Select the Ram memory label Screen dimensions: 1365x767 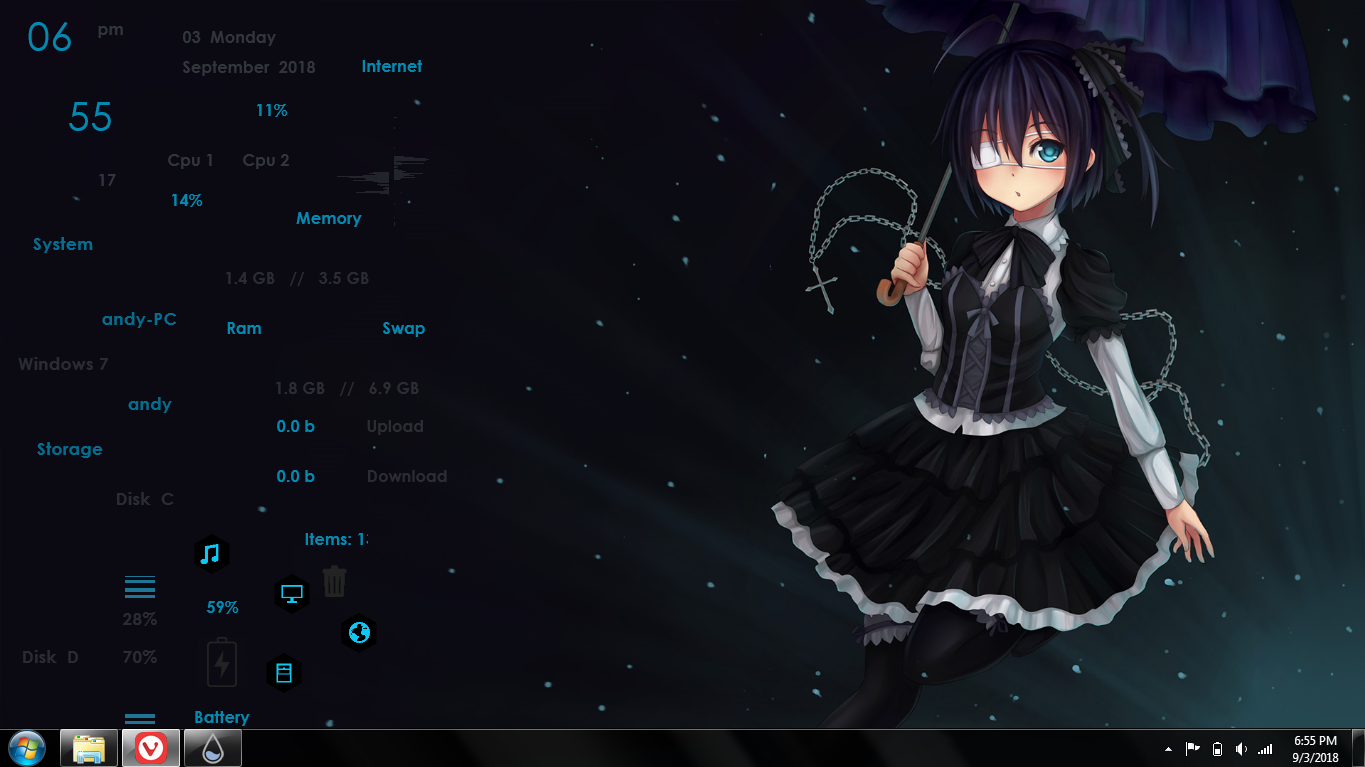point(243,327)
